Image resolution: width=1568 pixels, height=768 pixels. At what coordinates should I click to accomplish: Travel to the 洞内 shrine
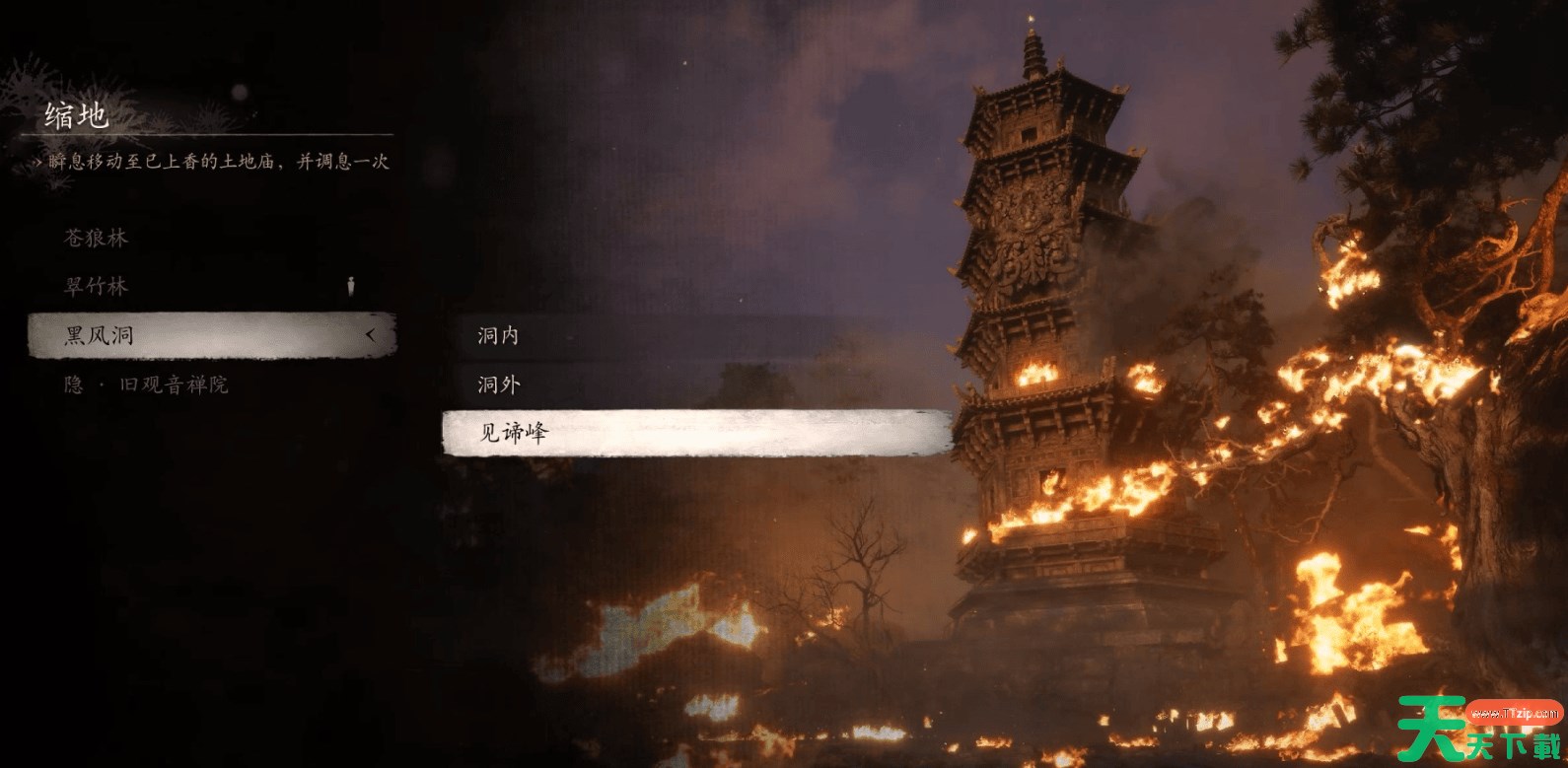(499, 335)
